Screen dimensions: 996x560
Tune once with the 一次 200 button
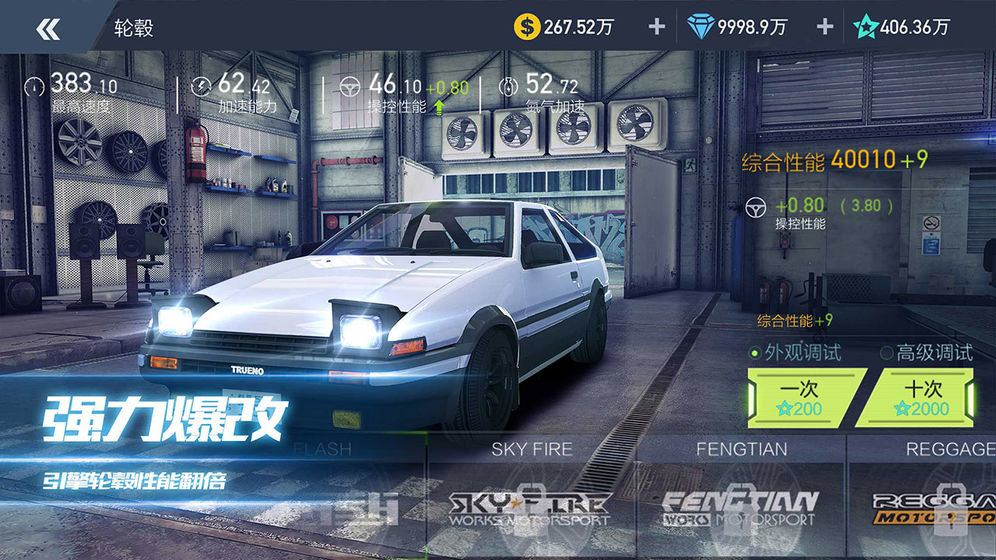point(800,398)
